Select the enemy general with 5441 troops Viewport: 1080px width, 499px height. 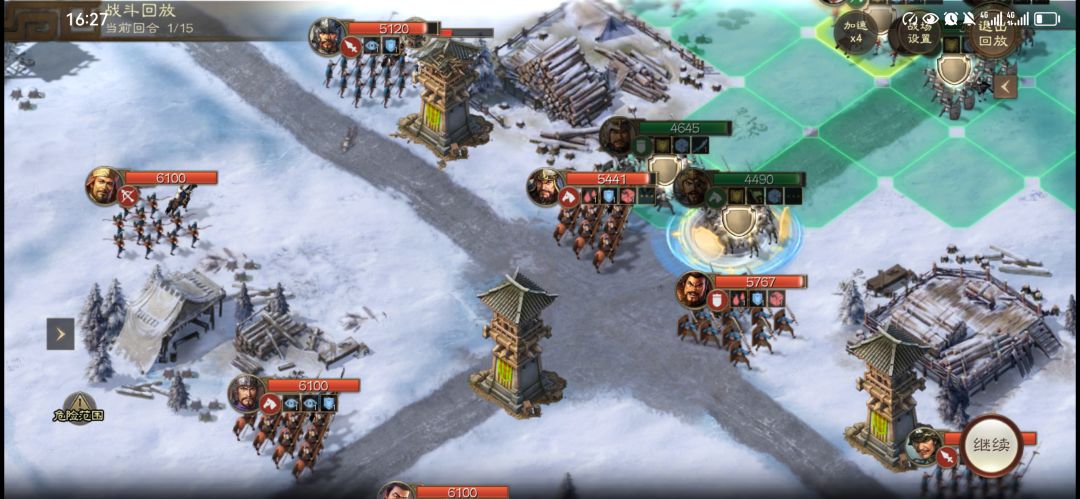pos(546,186)
